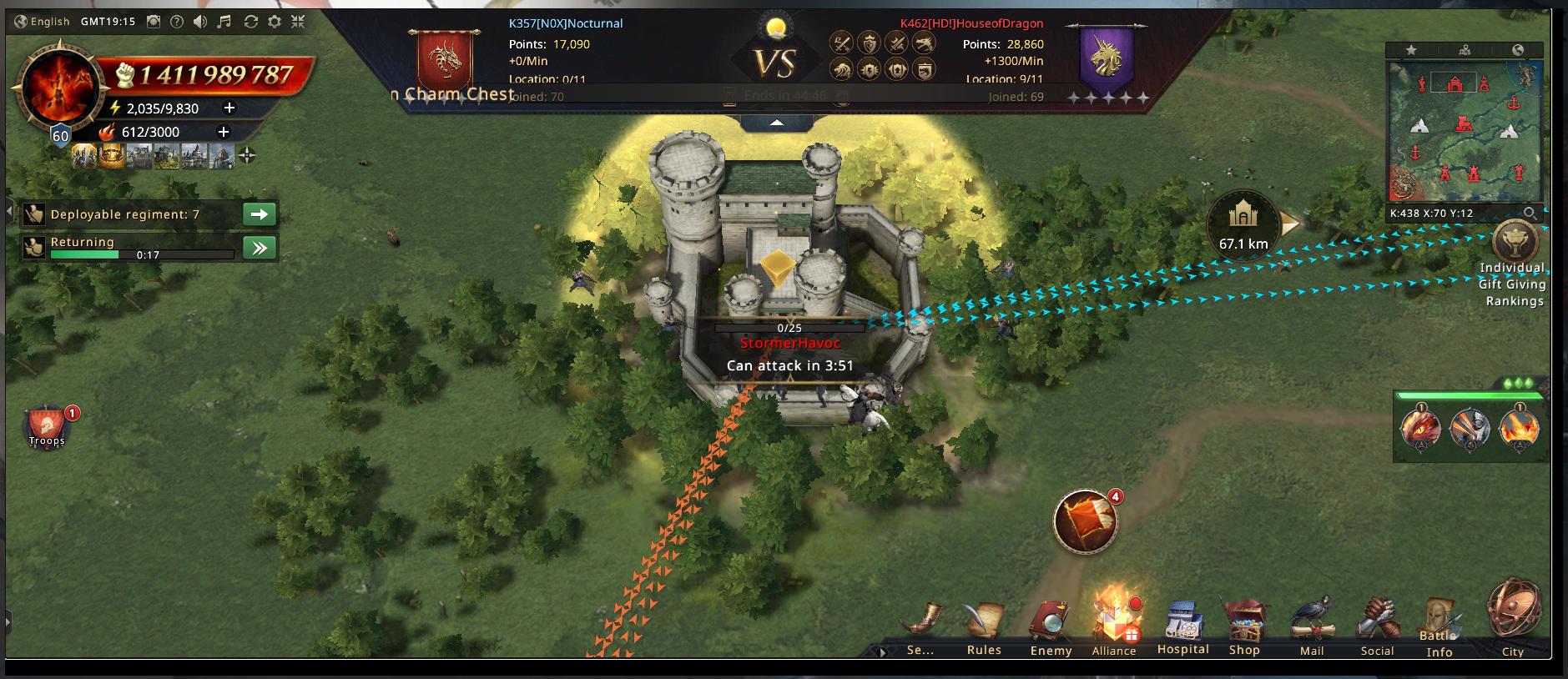Check the Mail raven icon

tap(1312, 627)
